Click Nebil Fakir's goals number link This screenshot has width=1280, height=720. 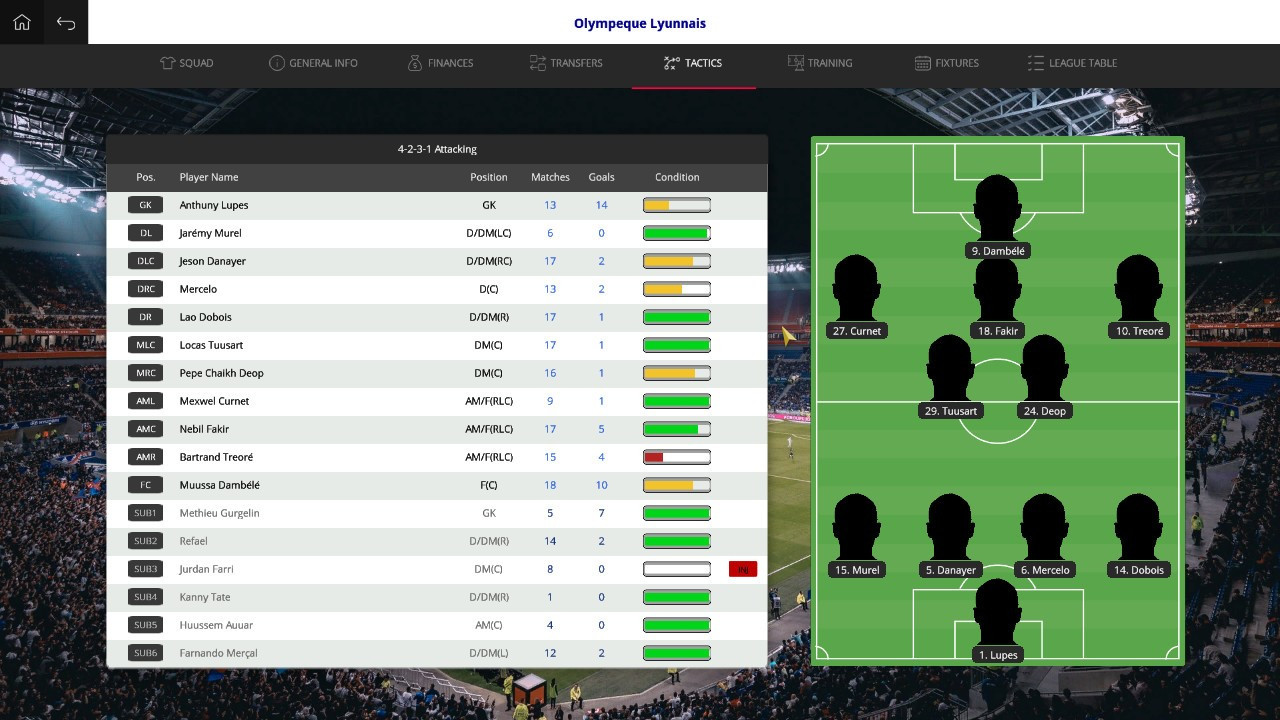click(x=601, y=429)
